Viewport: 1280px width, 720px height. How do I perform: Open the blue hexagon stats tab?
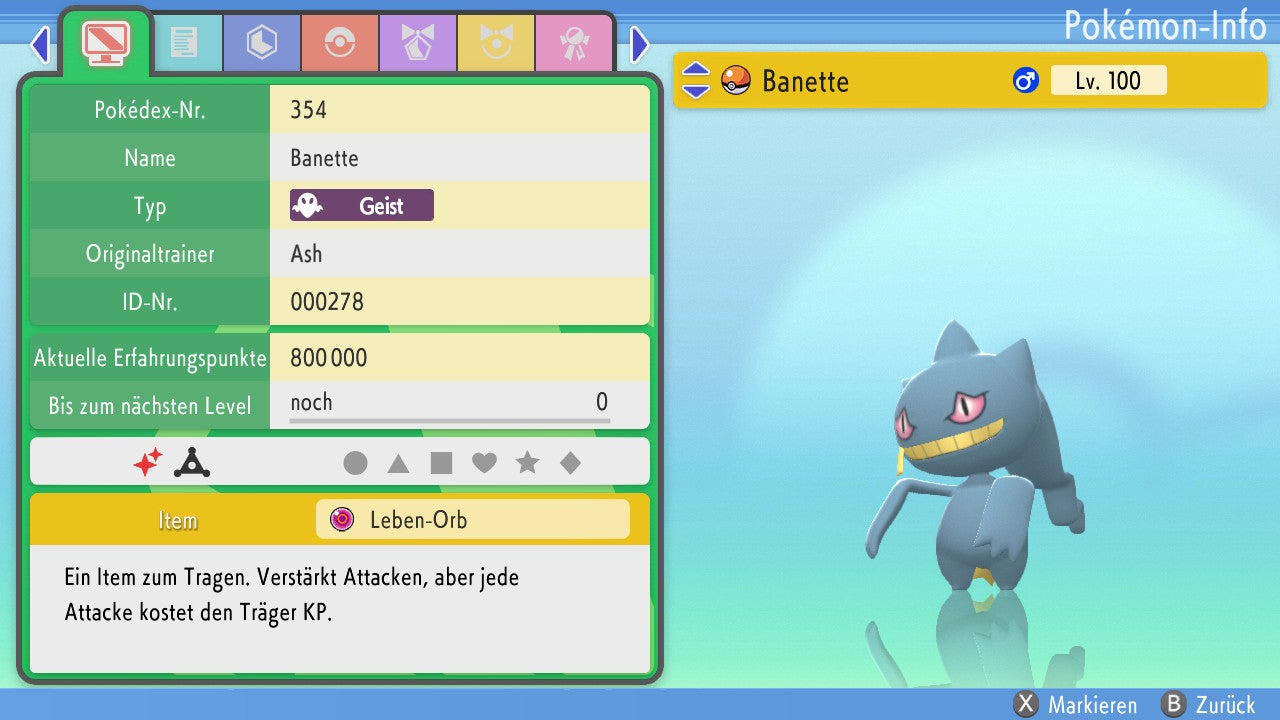coord(261,43)
